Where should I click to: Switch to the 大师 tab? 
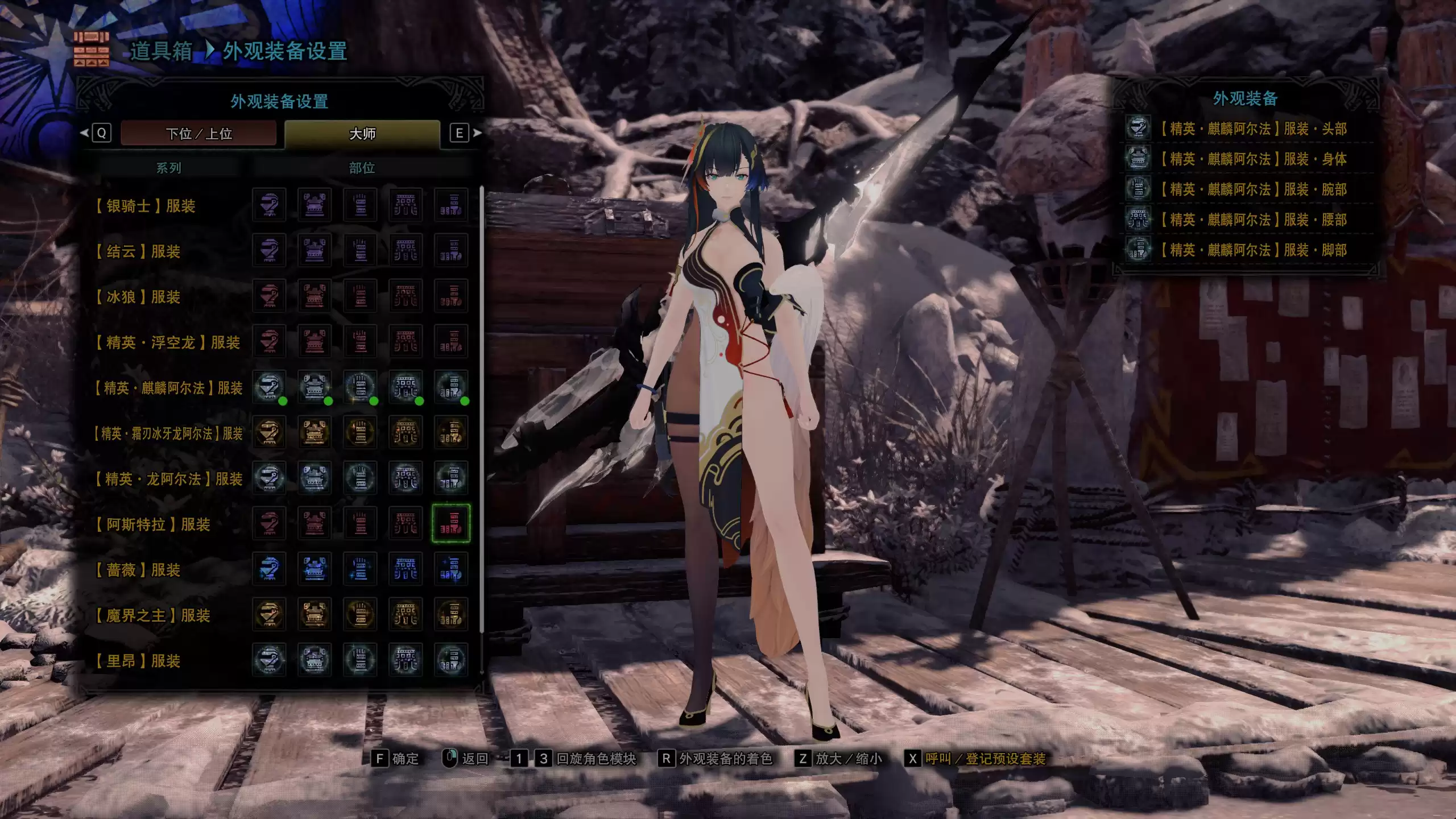pos(364,133)
